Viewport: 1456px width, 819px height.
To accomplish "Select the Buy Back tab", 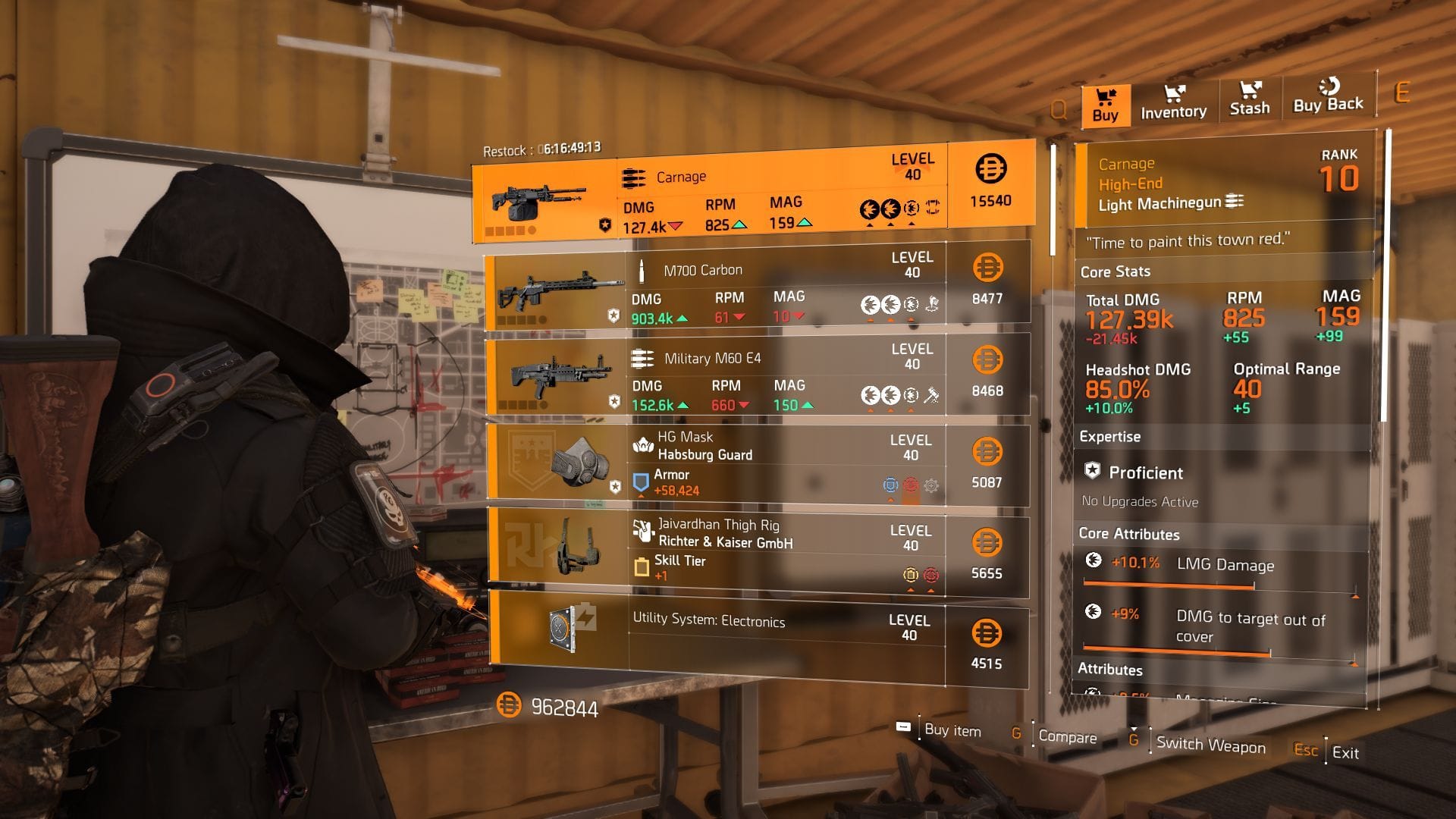I will [1327, 99].
